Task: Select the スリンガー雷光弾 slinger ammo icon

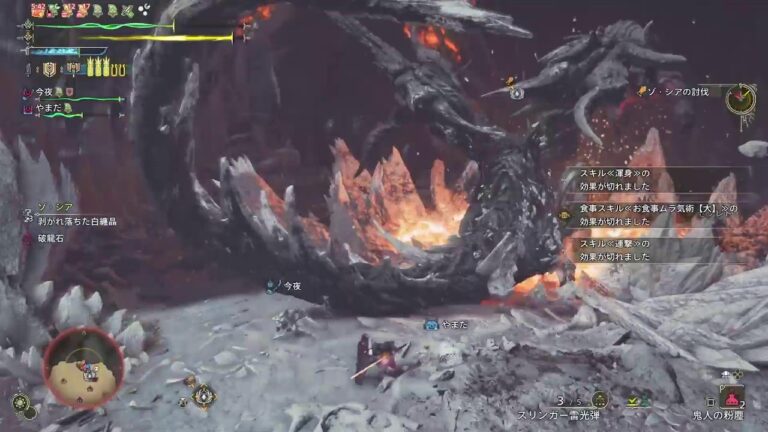Action: click(600, 399)
